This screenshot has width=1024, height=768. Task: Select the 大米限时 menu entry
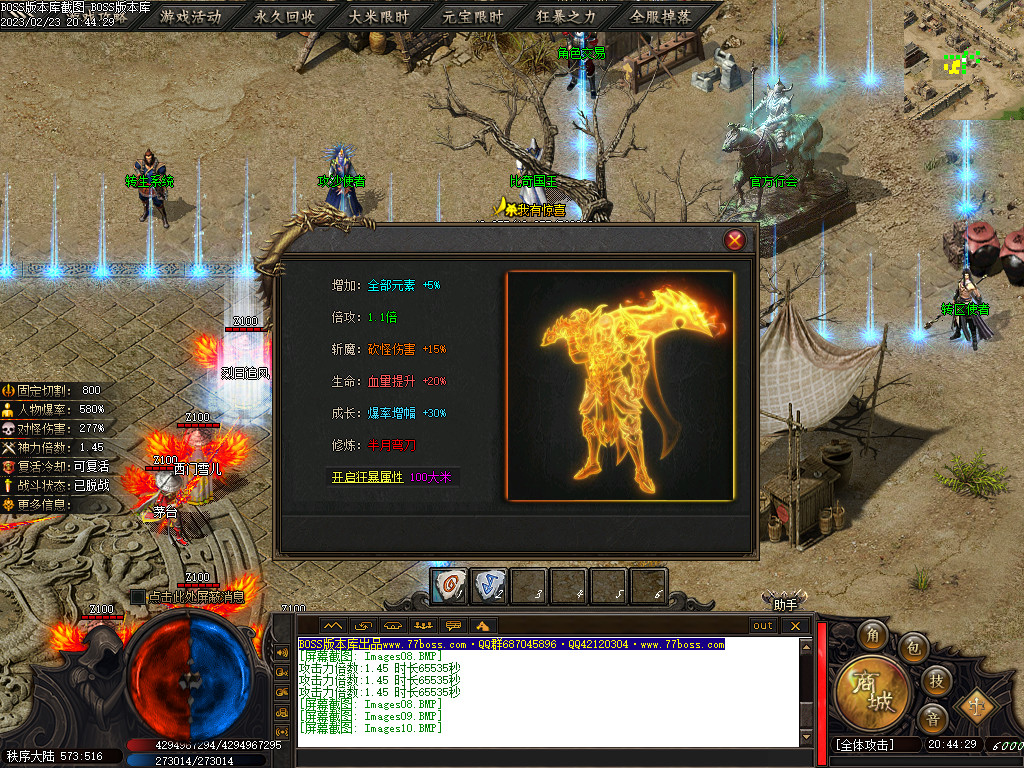point(379,17)
